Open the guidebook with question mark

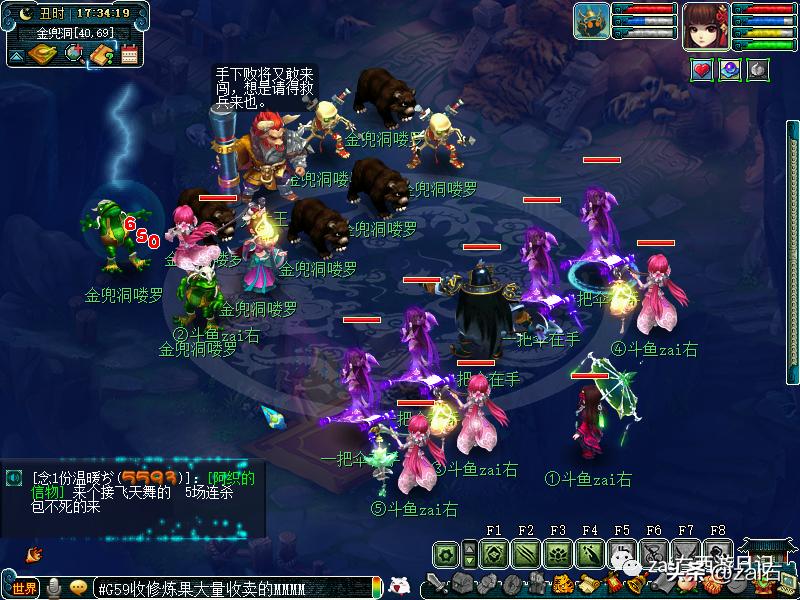click(x=102, y=55)
